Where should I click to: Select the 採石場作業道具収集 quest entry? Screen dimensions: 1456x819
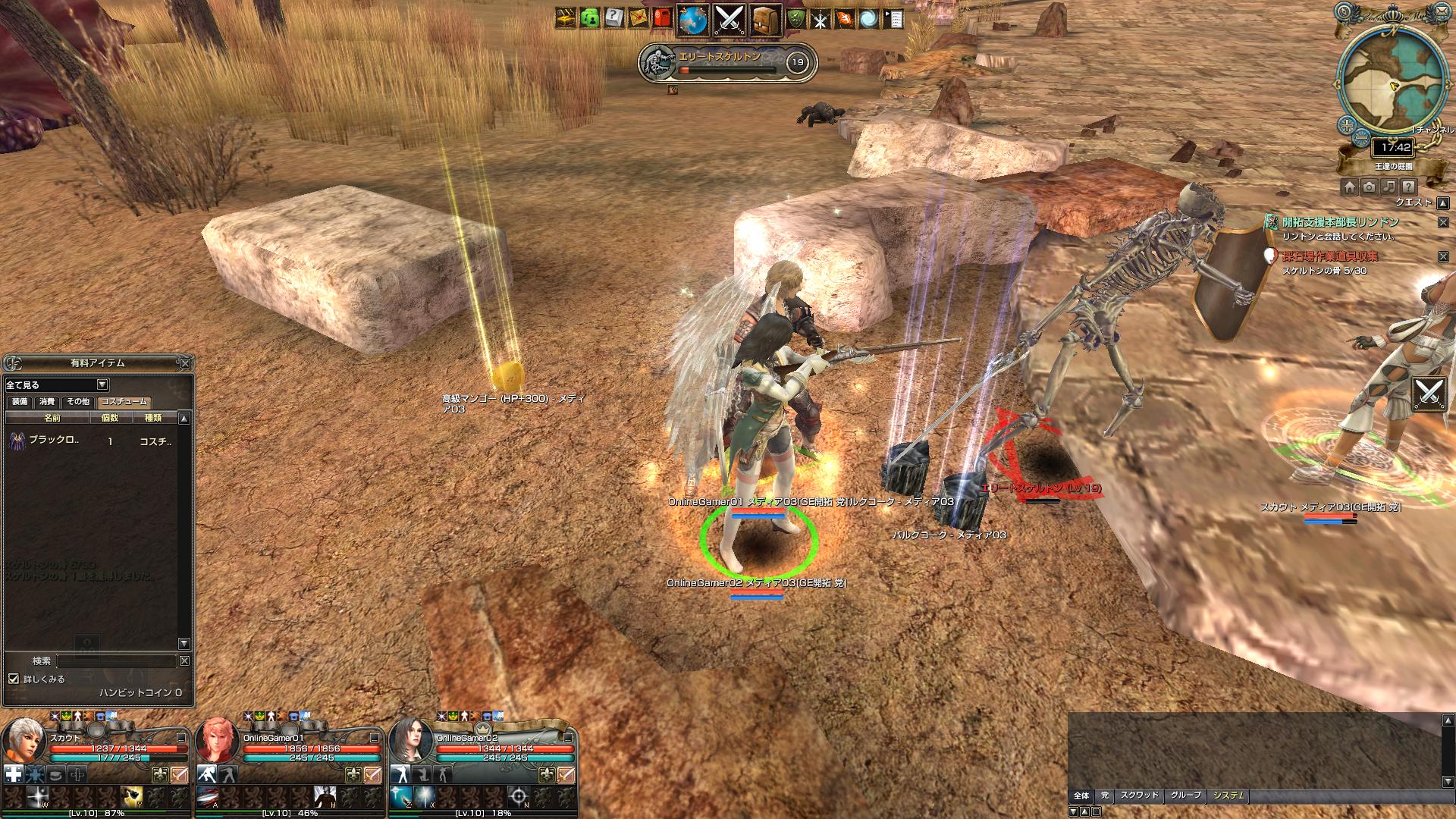(1330, 256)
